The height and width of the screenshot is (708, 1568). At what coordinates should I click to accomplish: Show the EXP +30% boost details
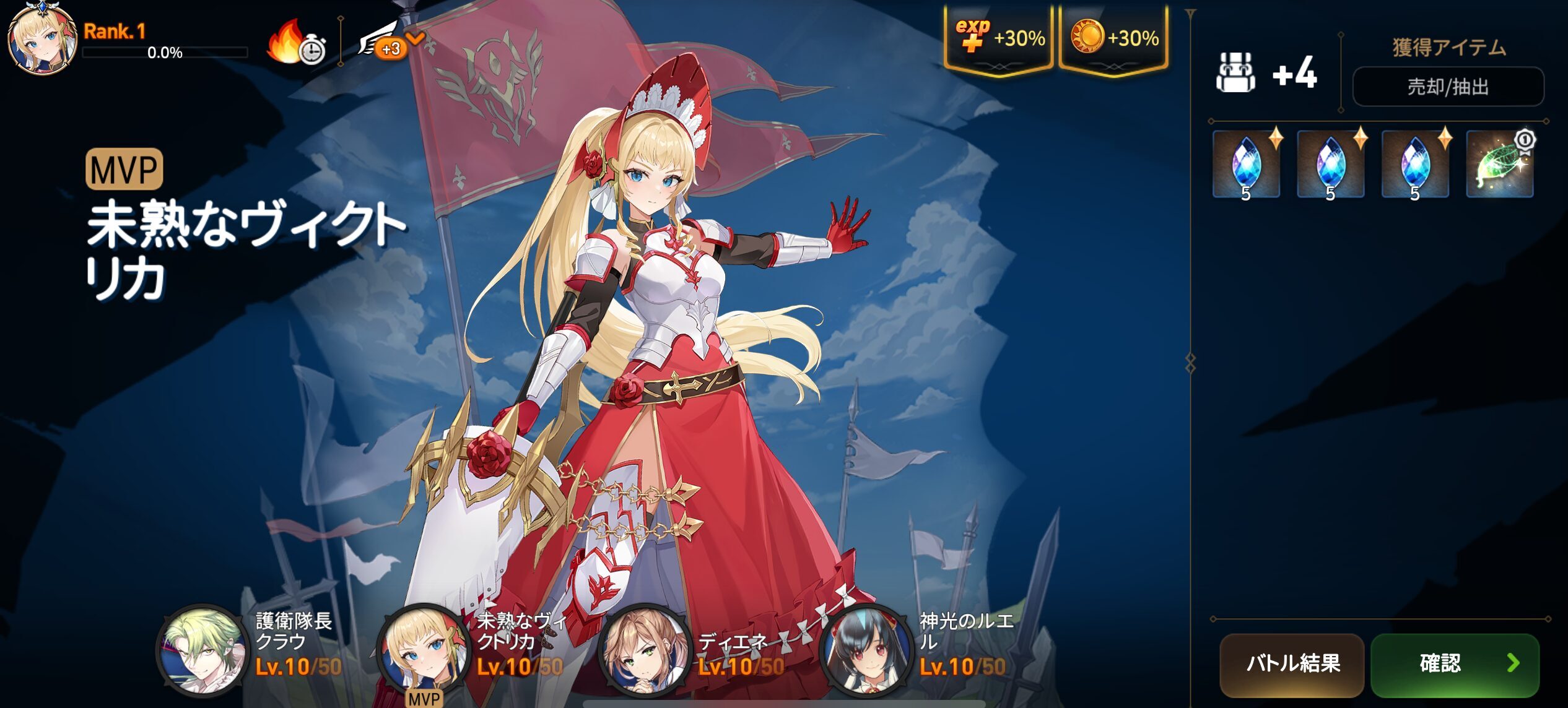coord(998,38)
